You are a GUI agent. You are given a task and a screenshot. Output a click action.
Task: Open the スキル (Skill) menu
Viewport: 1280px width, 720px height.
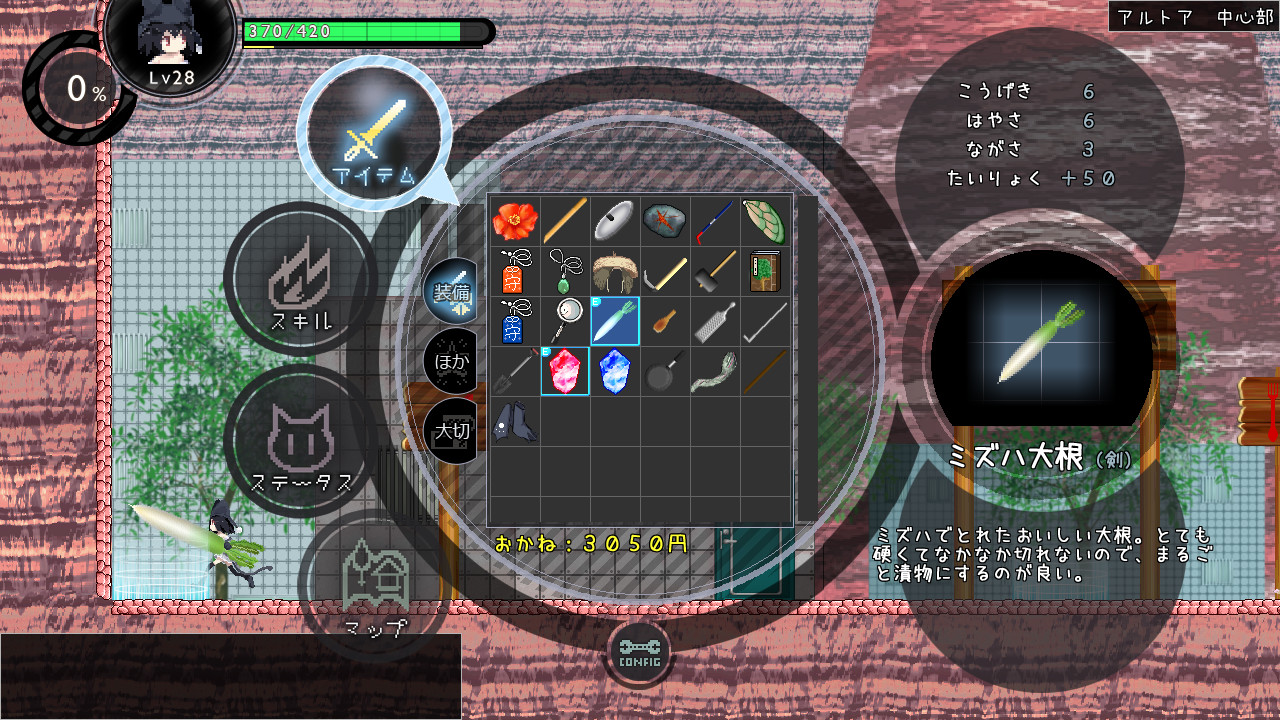301,279
